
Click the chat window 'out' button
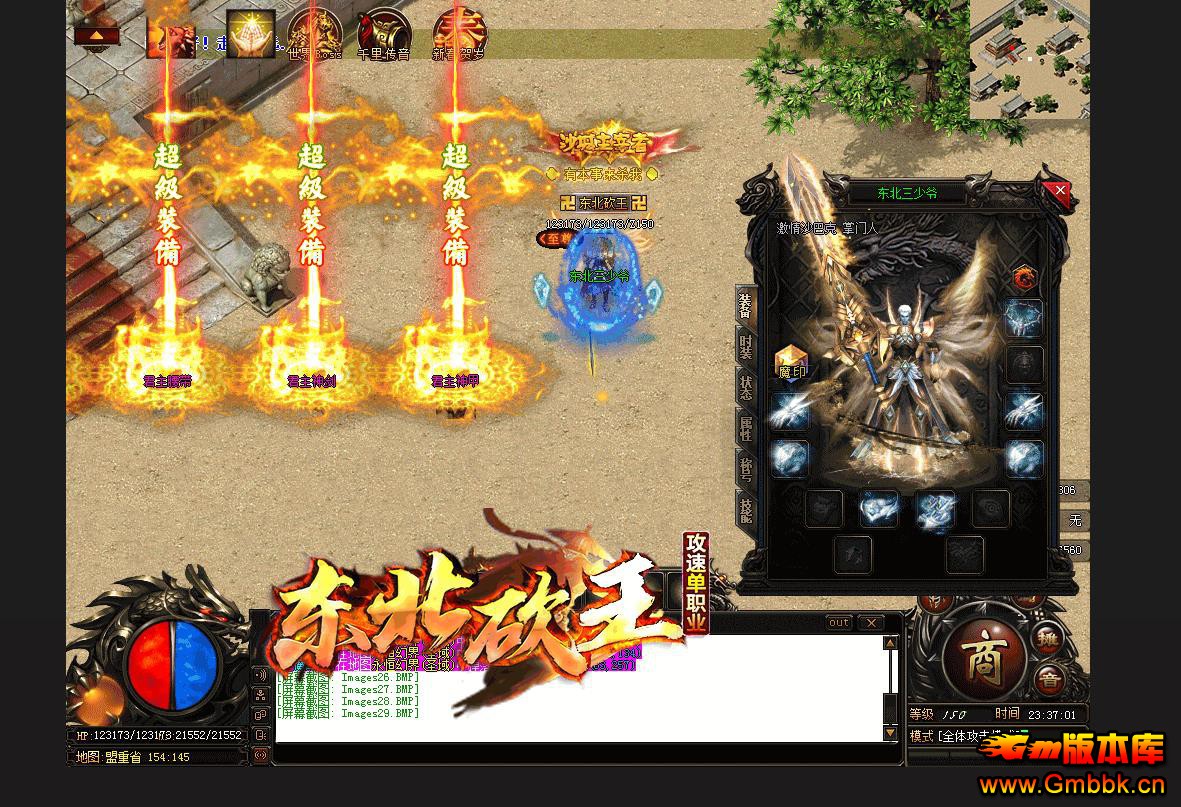click(839, 623)
